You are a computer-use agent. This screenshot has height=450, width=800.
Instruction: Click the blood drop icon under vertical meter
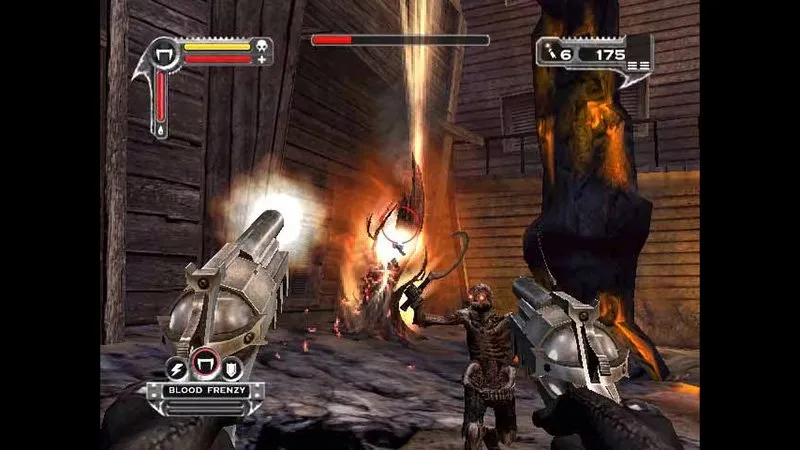pyautogui.click(x=162, y=130)
